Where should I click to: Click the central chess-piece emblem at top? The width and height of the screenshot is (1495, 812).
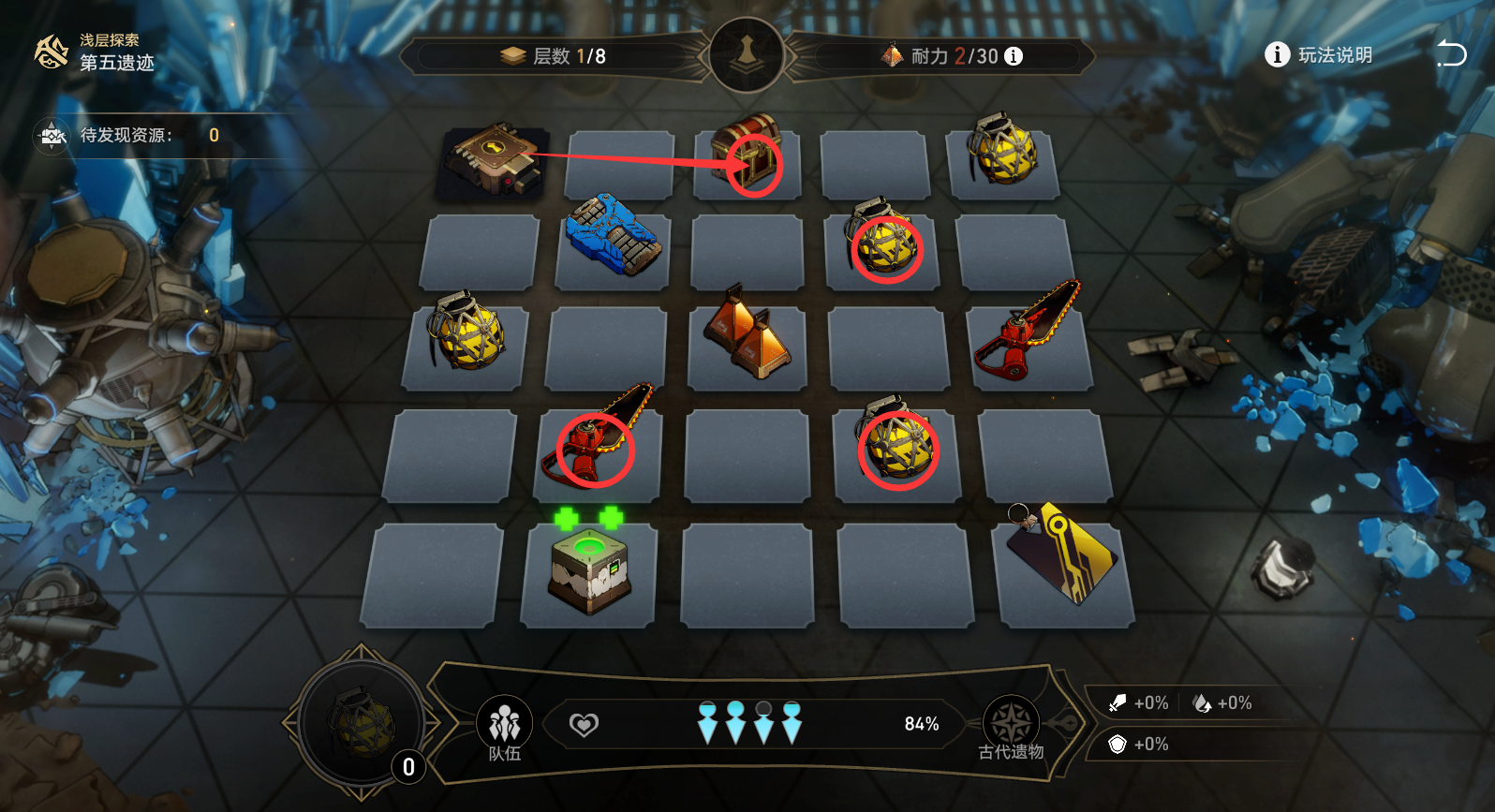coord(747,54)
